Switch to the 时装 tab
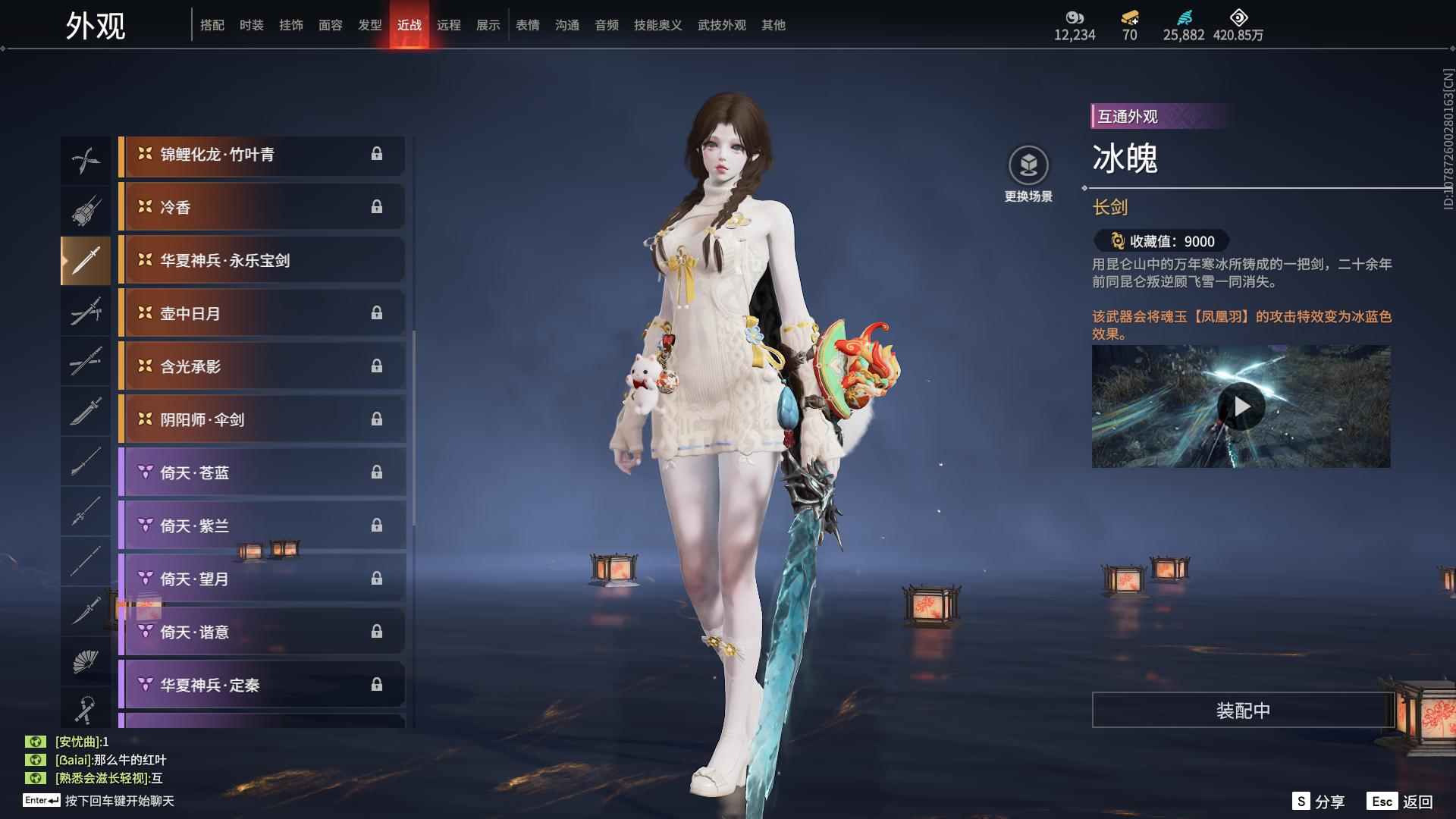The width and height of the screenshot is (1456, 819). (251, 25)
